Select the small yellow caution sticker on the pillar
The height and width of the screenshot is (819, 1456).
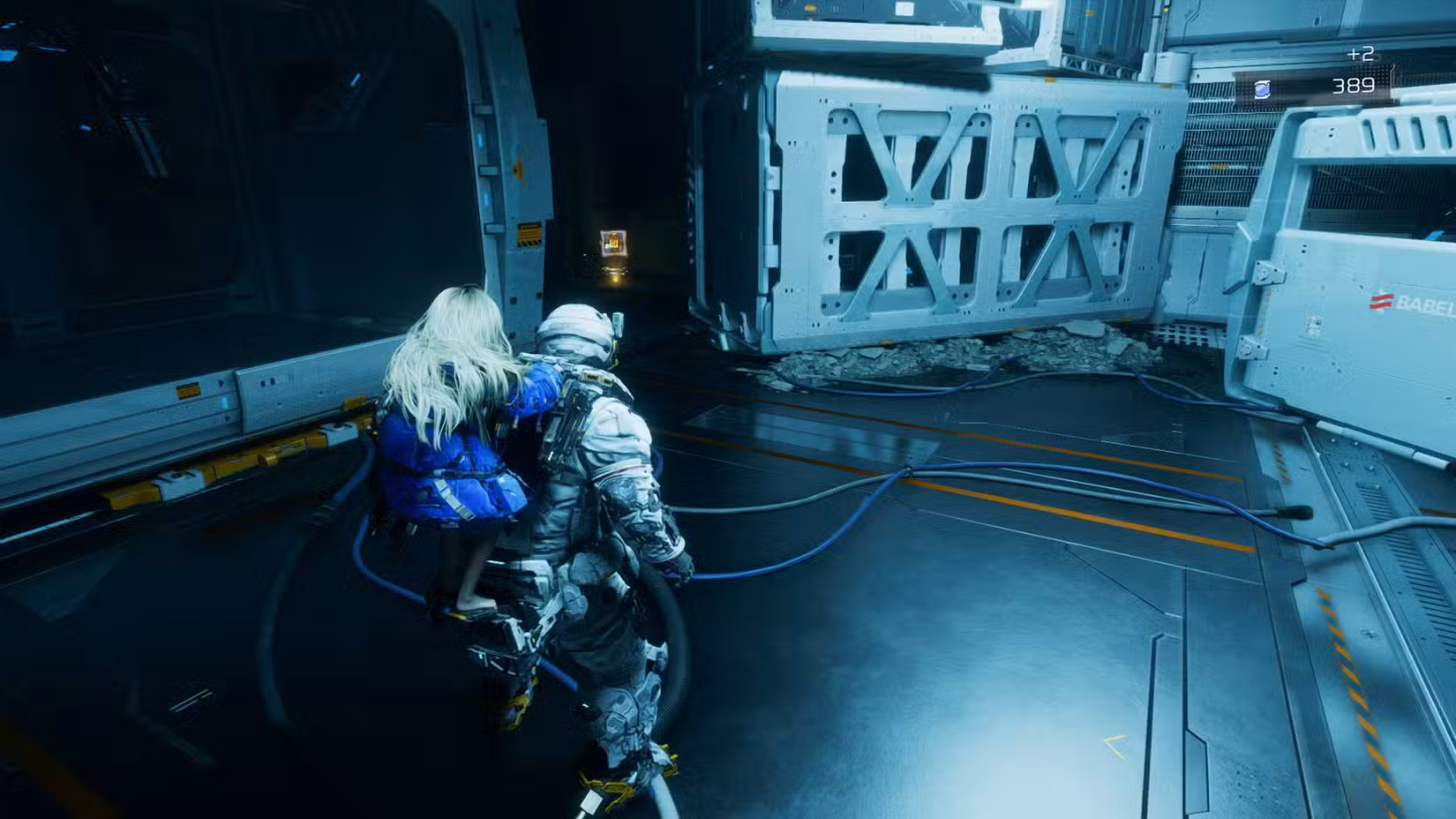coord(529,233)
